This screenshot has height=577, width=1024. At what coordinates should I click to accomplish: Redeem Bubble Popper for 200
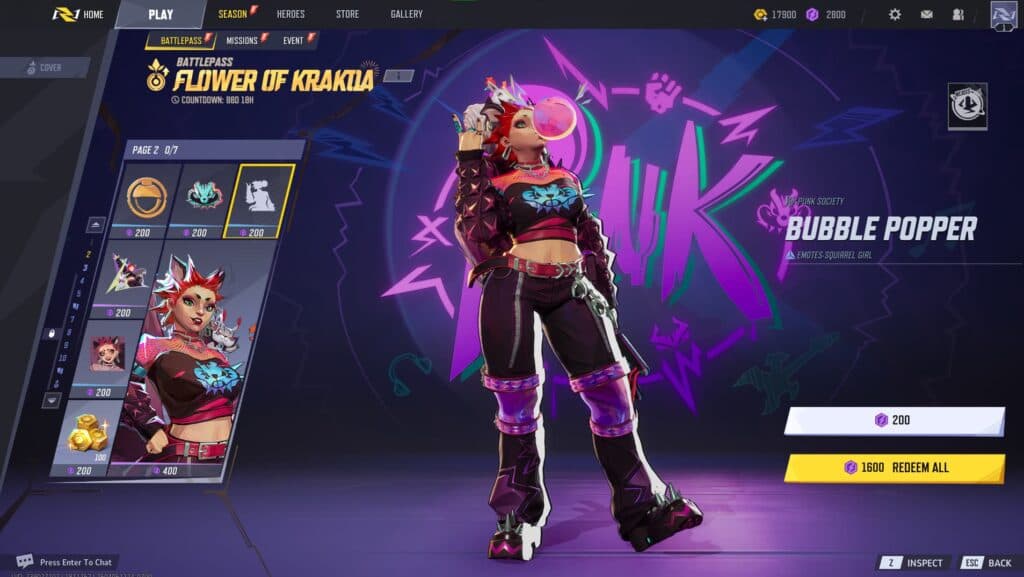pyautogui.click(x=893, y=420)
